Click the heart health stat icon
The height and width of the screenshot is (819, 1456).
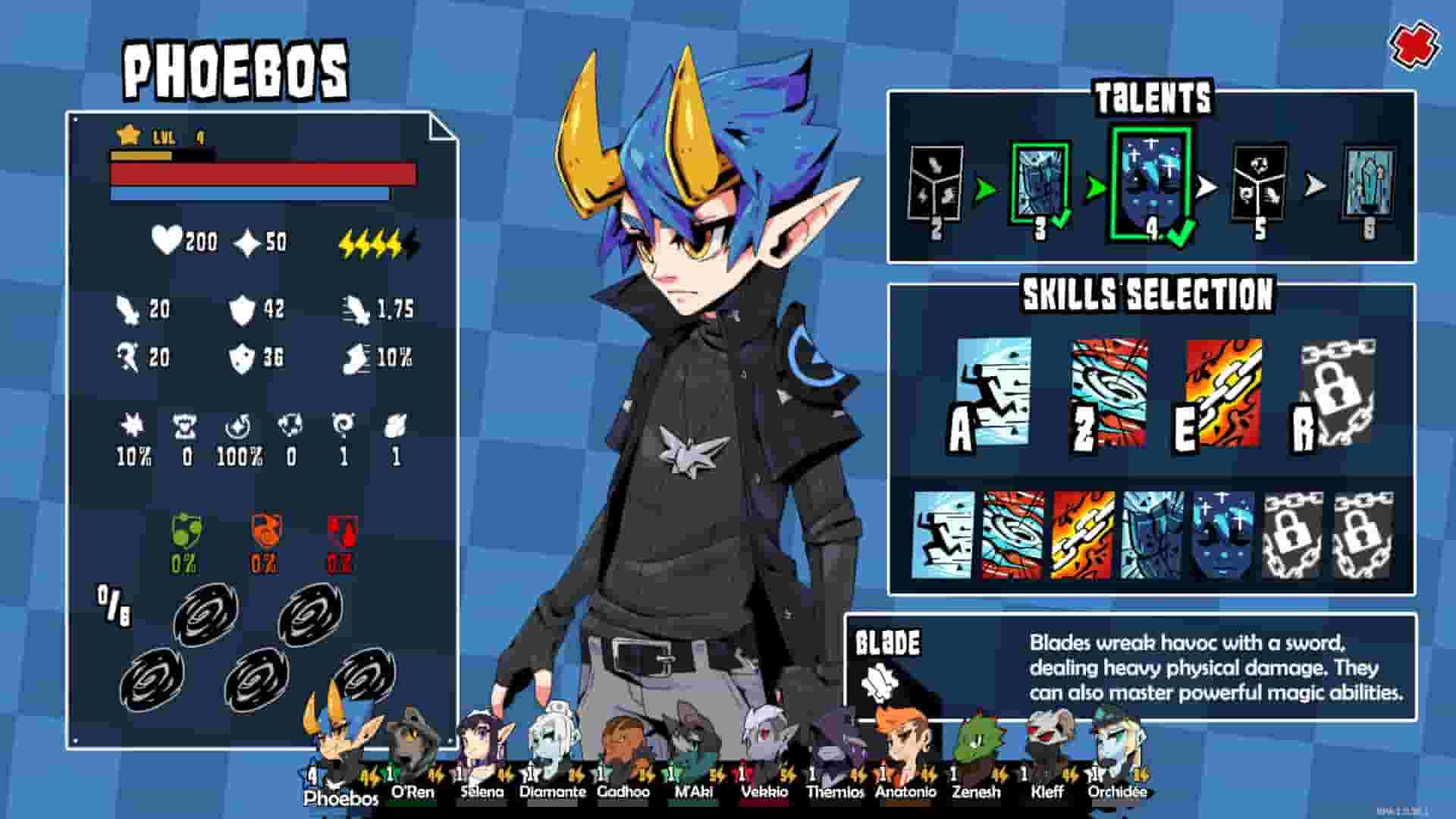(x=166, y=241)
